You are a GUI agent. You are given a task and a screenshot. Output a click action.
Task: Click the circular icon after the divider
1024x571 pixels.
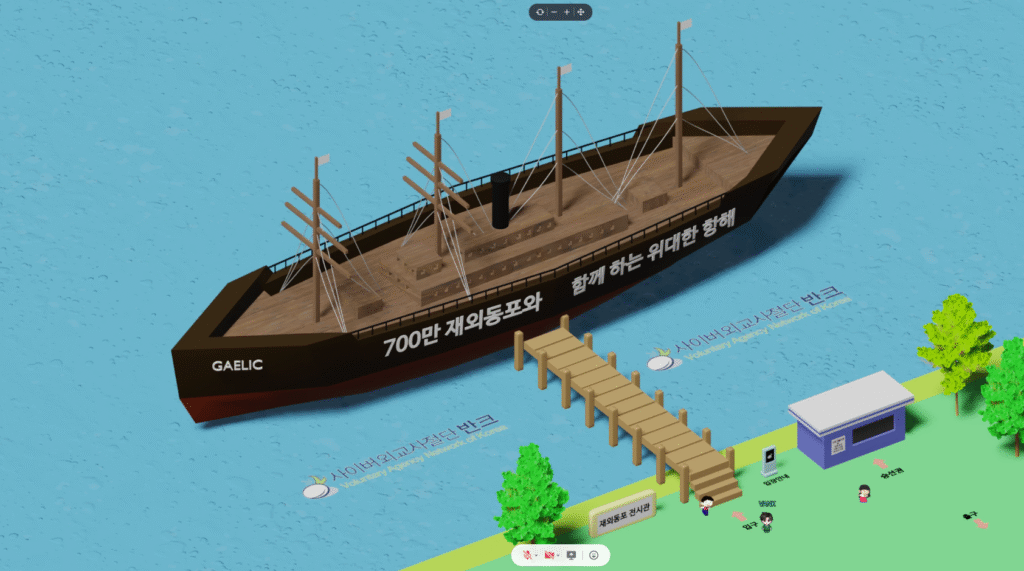click(594, 554)
